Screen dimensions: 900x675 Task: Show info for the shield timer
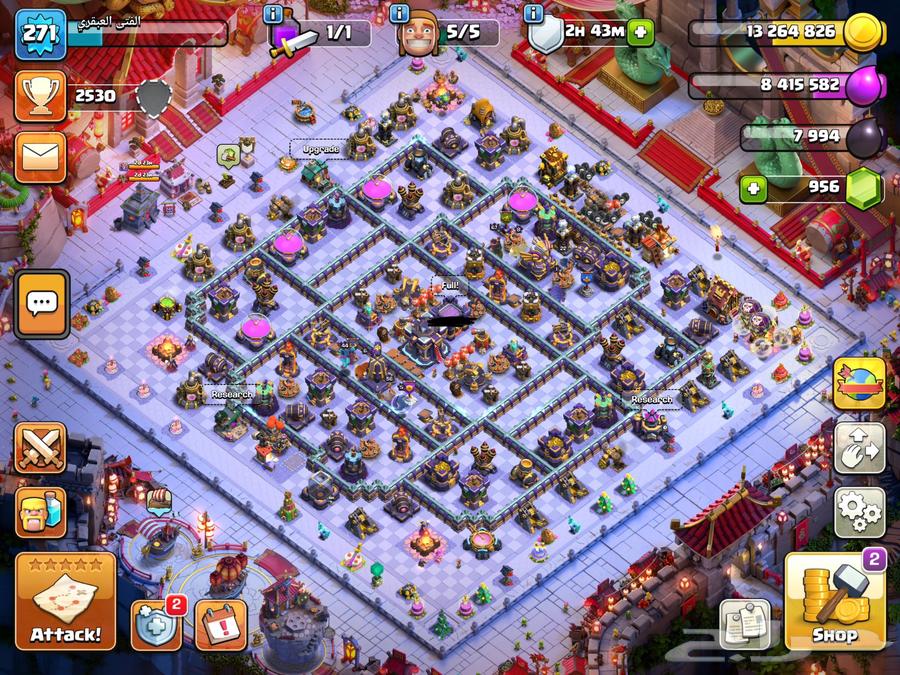530,14
